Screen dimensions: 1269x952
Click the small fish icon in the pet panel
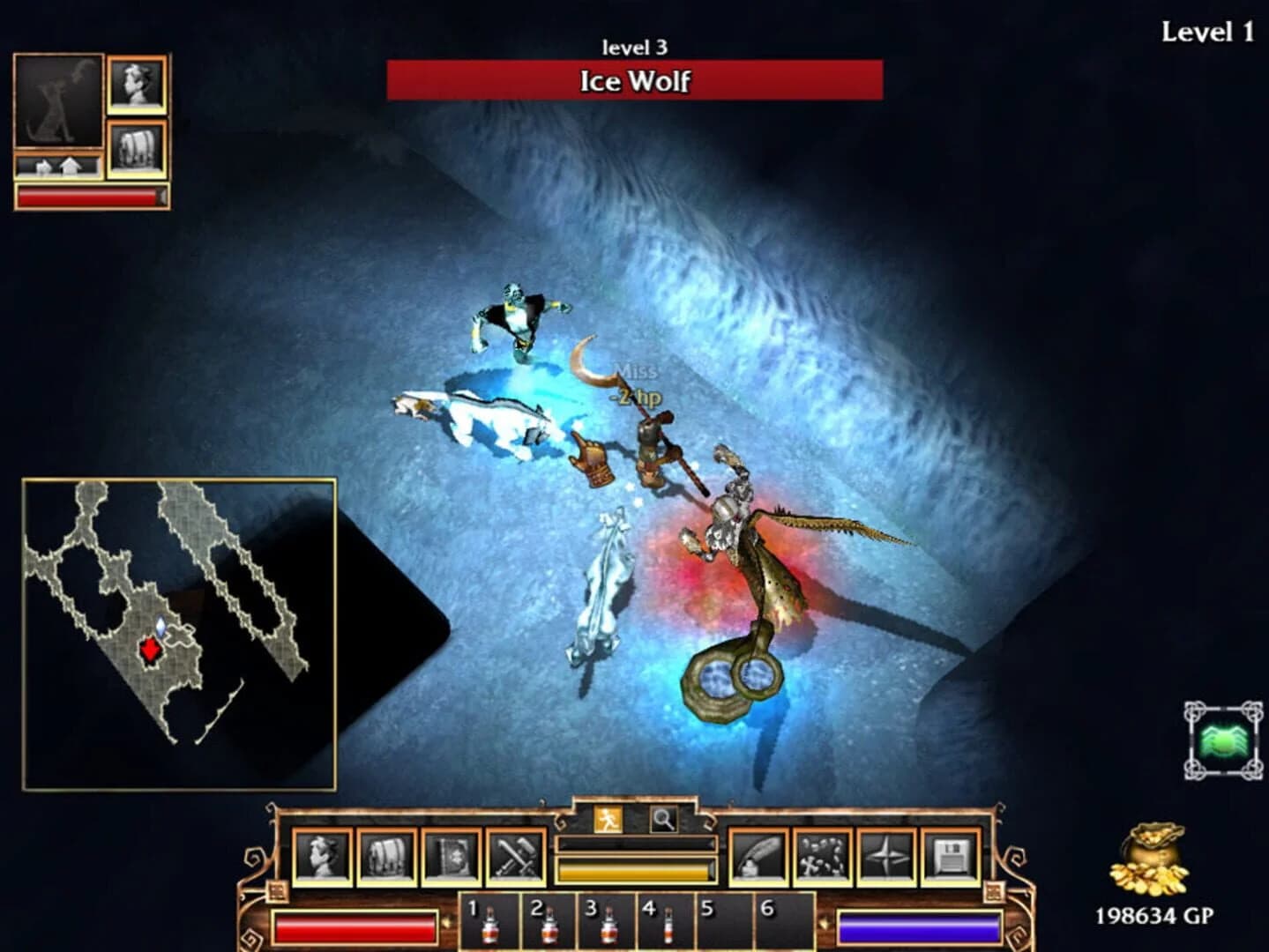[x=42, y=166]
